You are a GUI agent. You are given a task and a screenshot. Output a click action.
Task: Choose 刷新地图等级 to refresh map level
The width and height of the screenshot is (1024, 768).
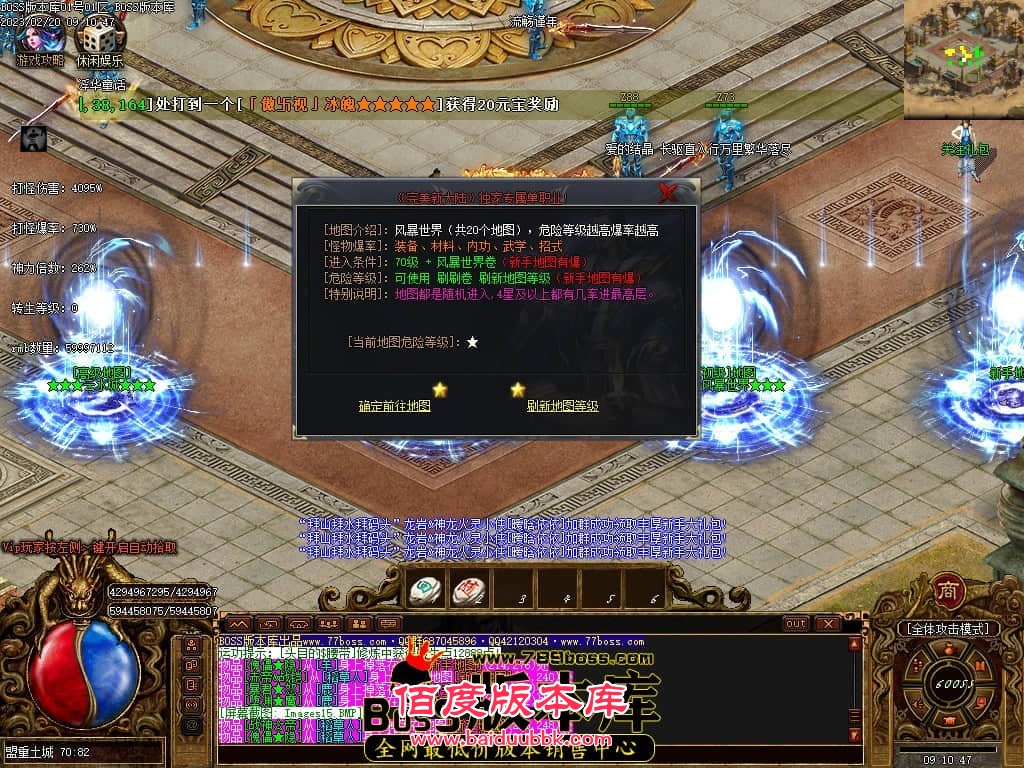(562, 406)
